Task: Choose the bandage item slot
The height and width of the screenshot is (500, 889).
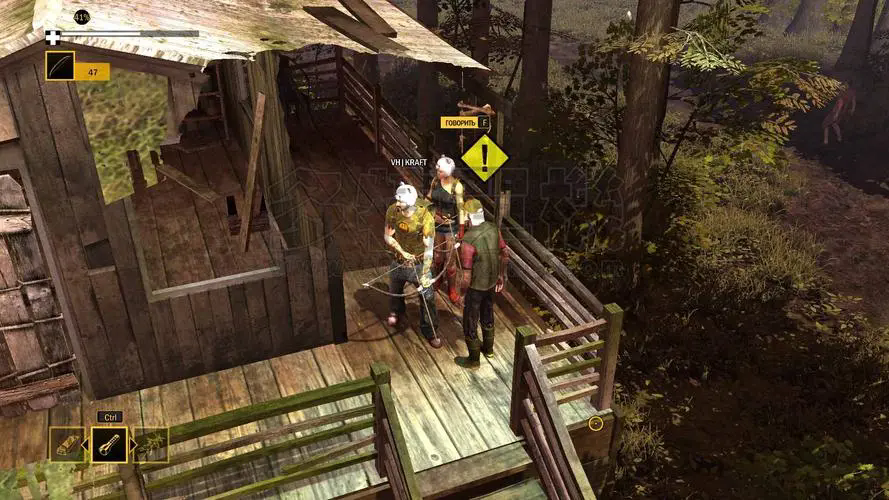Action: (x=67, y=445)
